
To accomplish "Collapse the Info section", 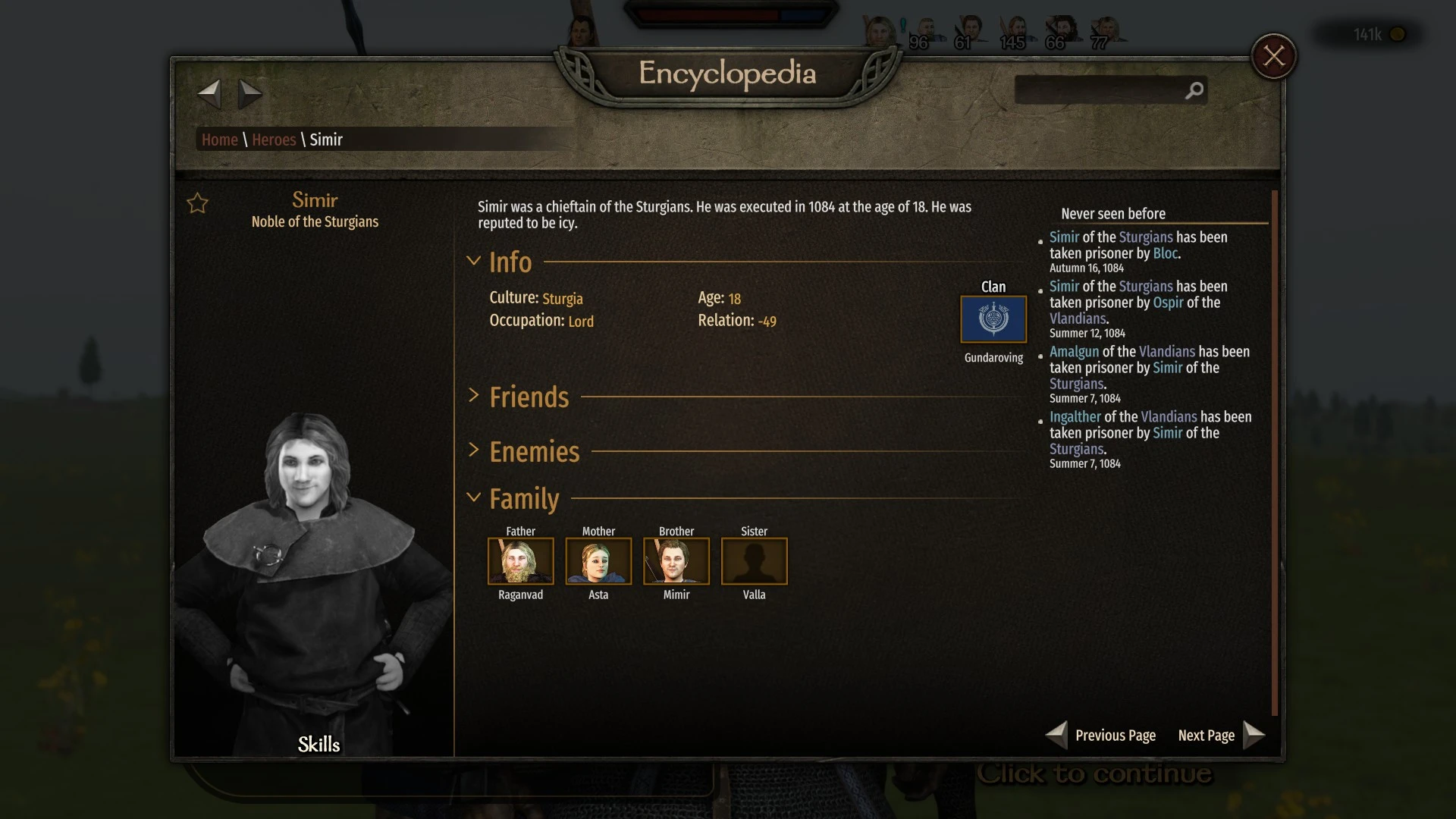I will [x=475, y=261].
